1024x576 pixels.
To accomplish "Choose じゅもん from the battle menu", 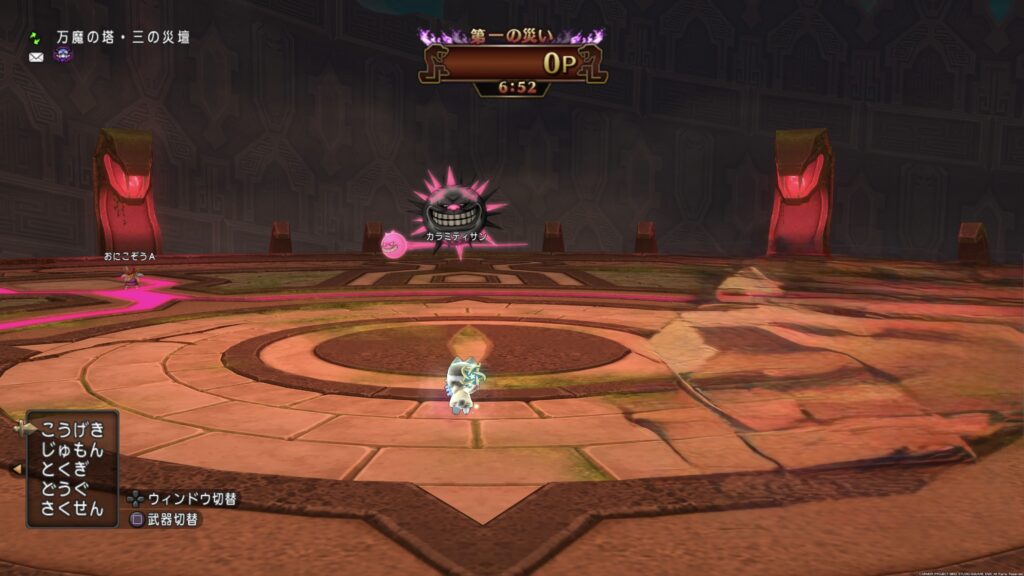I will coord(72,449).
